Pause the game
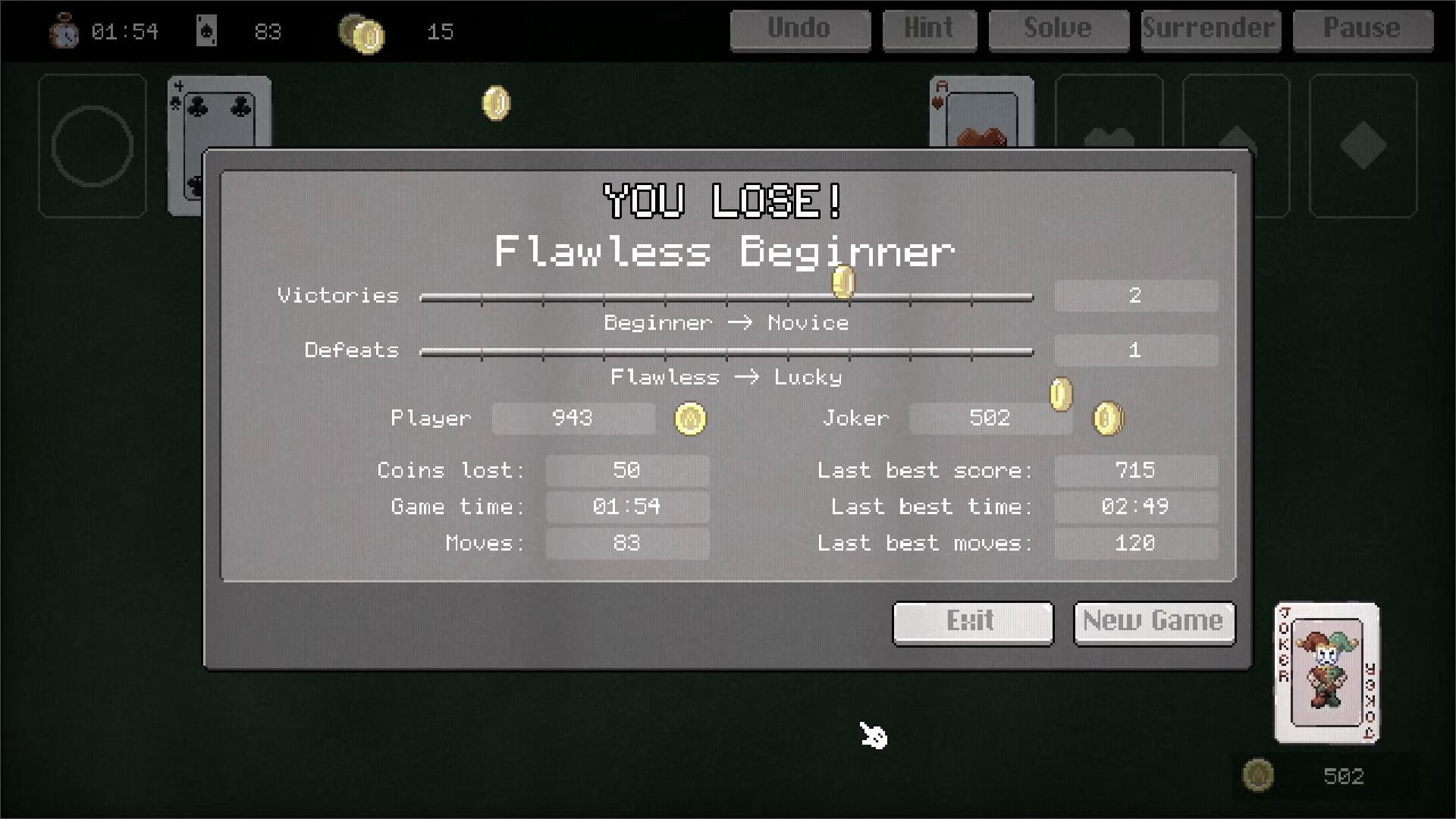The width and height of the screenshot is (1456, 819). click(1362, 30)
